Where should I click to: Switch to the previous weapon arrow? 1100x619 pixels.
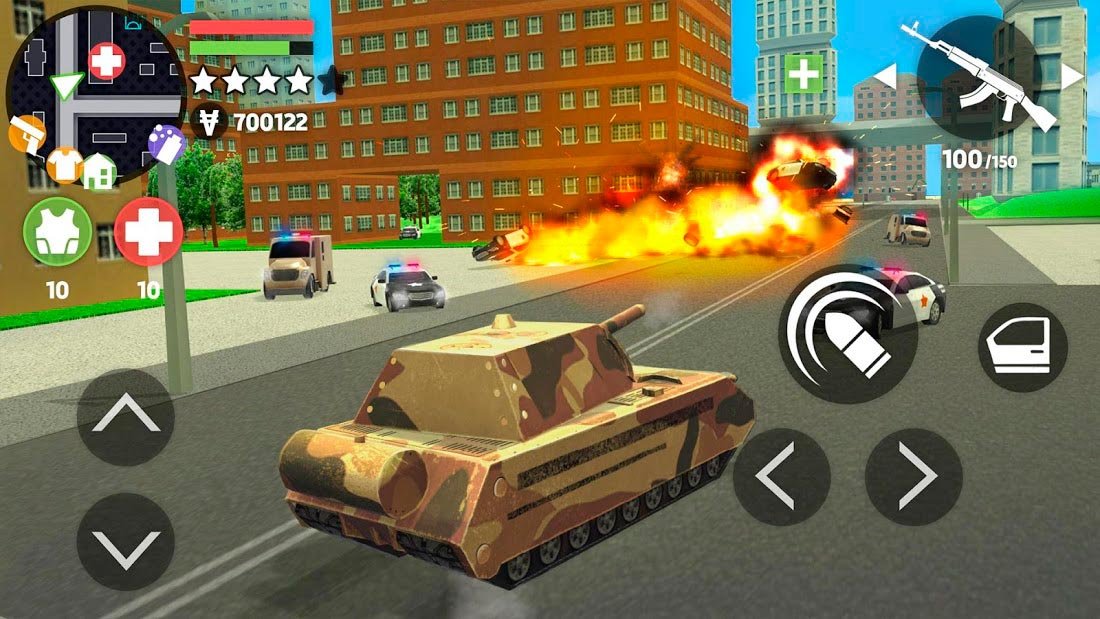click(885, 75)
